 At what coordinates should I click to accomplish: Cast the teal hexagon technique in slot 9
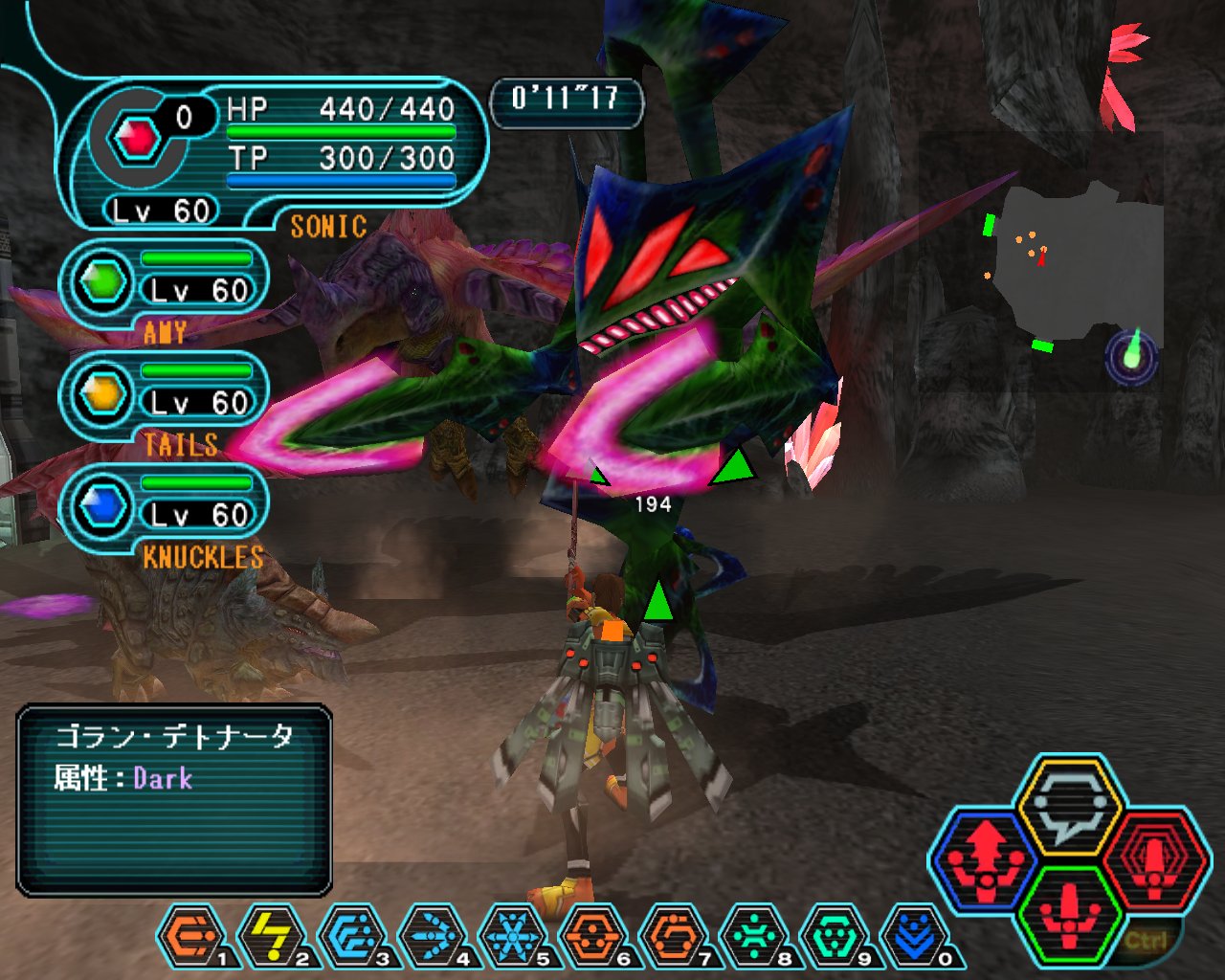click(833, 936)
